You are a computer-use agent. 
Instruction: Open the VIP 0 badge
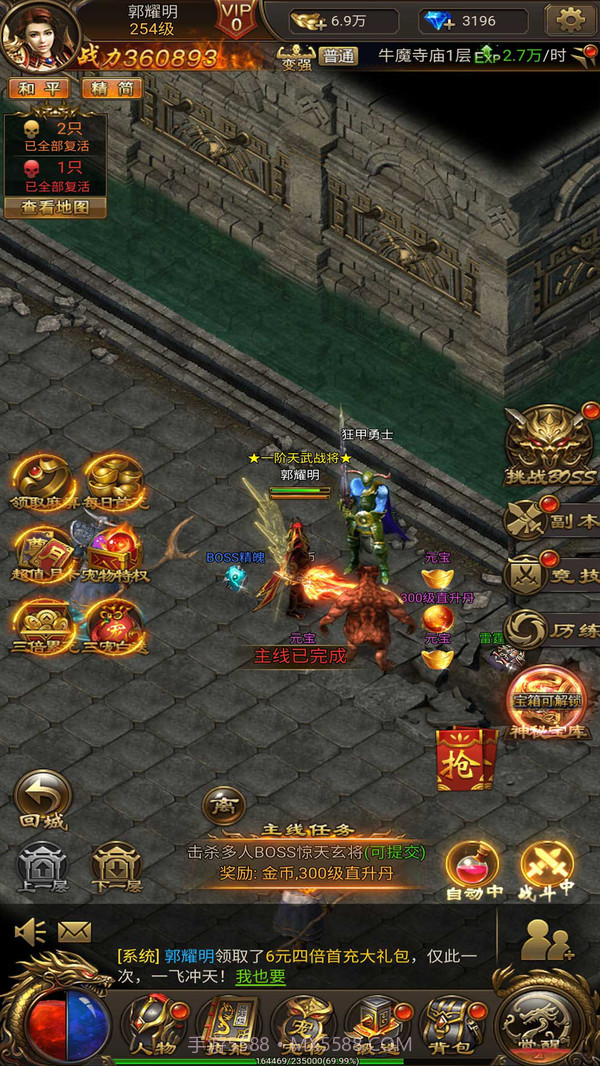click(236, 18)
